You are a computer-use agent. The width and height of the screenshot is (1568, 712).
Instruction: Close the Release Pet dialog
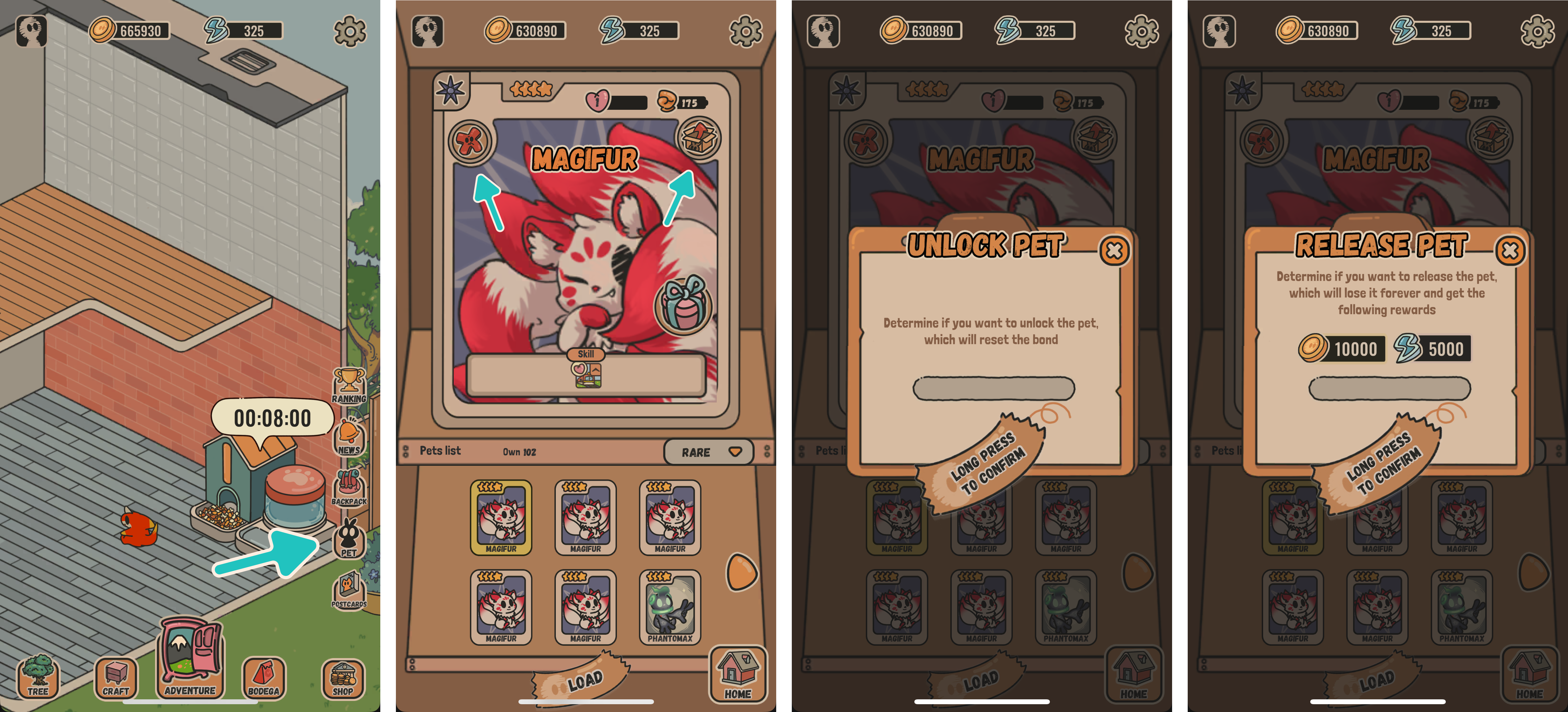click(1510, 250)
